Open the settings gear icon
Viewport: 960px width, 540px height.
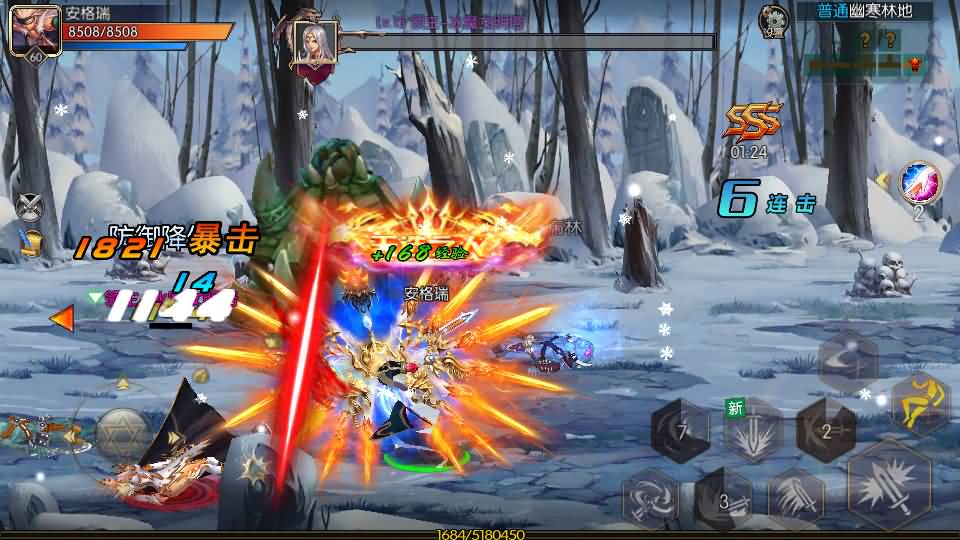(771, 20)
